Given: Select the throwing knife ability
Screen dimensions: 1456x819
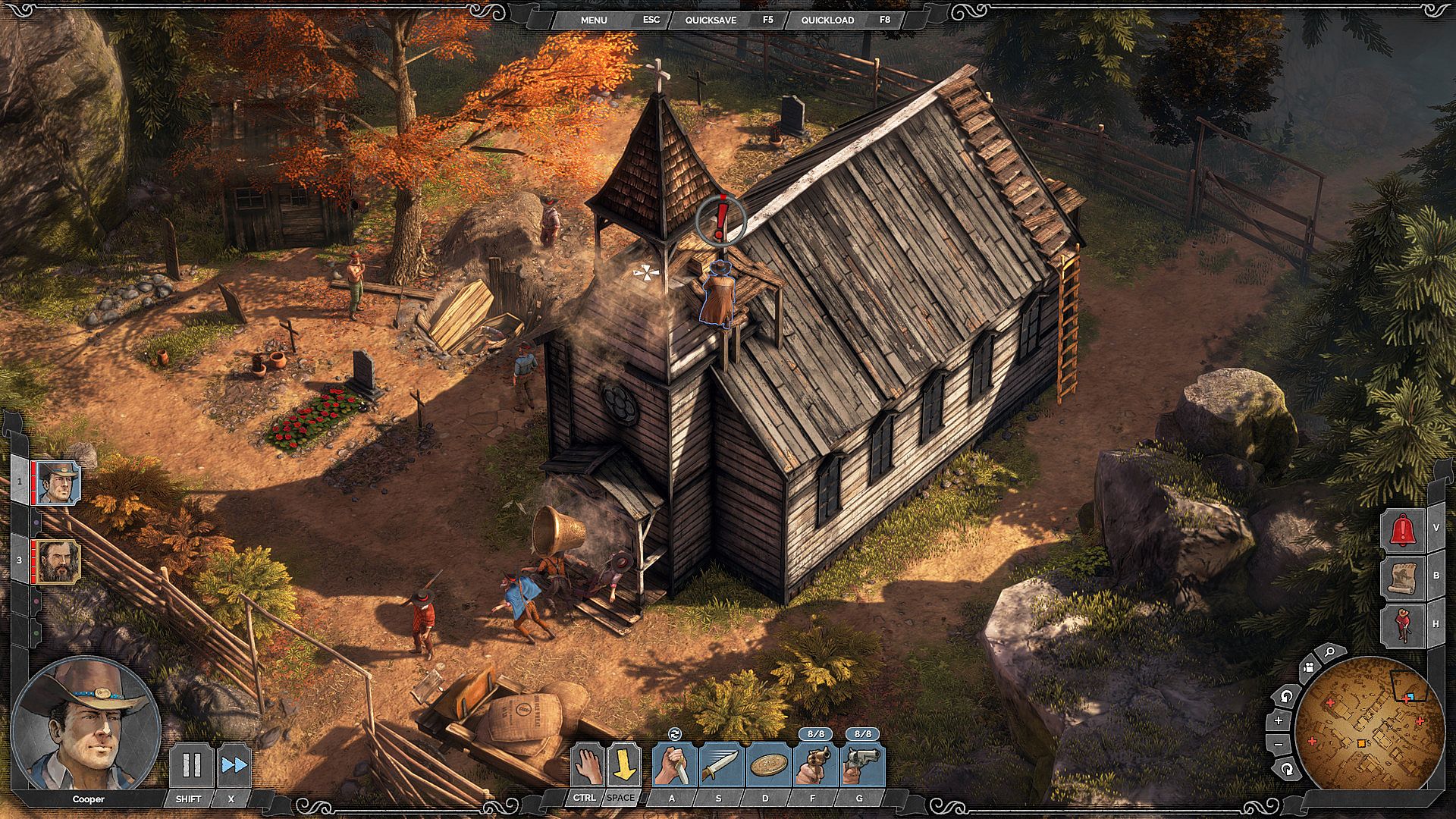Looking at the screenshot, I should tap(720, 766).
